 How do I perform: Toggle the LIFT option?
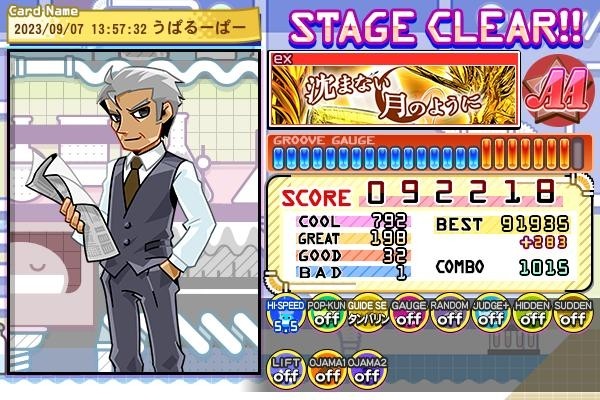coord(285,371)
